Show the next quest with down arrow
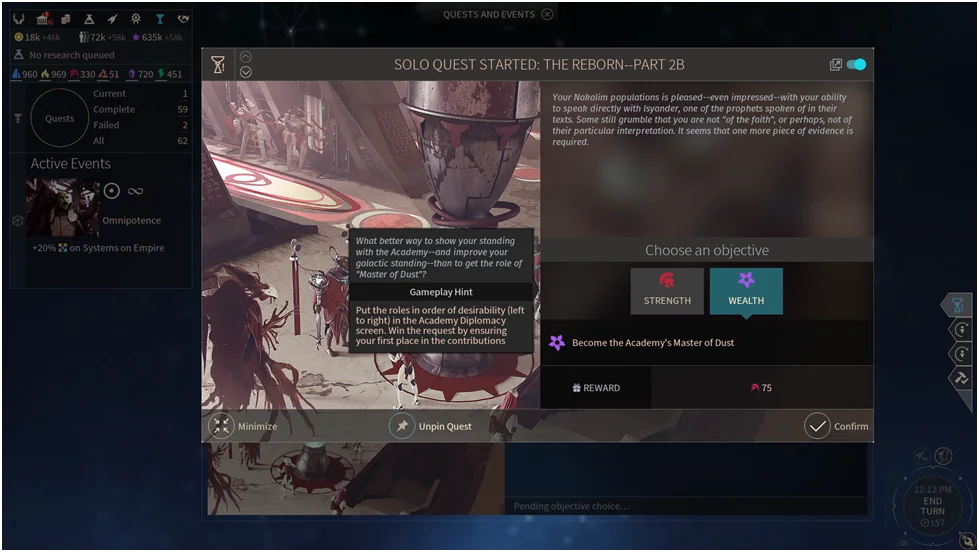 (x=246, y=72)
